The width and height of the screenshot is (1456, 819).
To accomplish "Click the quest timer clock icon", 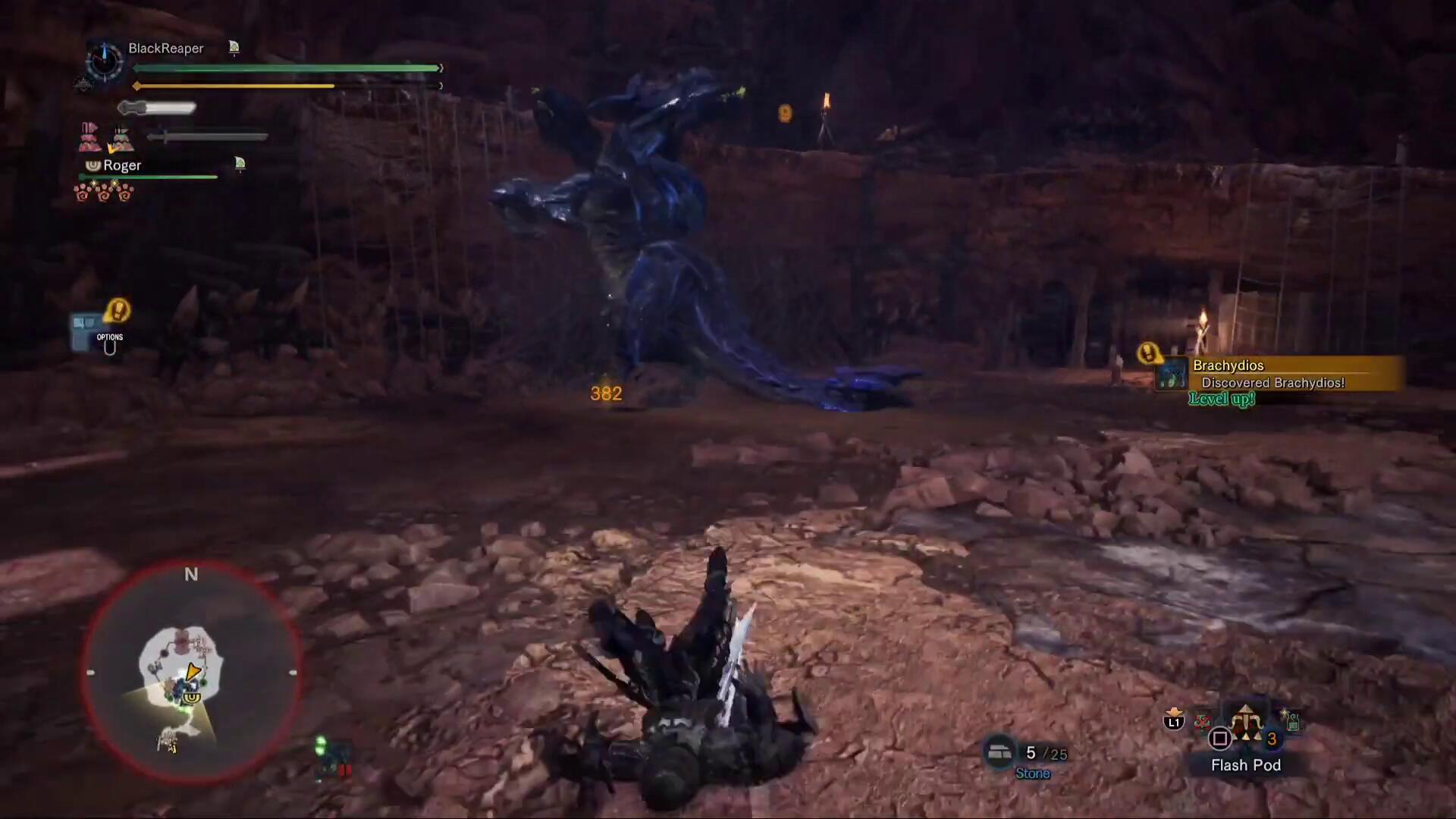I will tap(104, 60).
